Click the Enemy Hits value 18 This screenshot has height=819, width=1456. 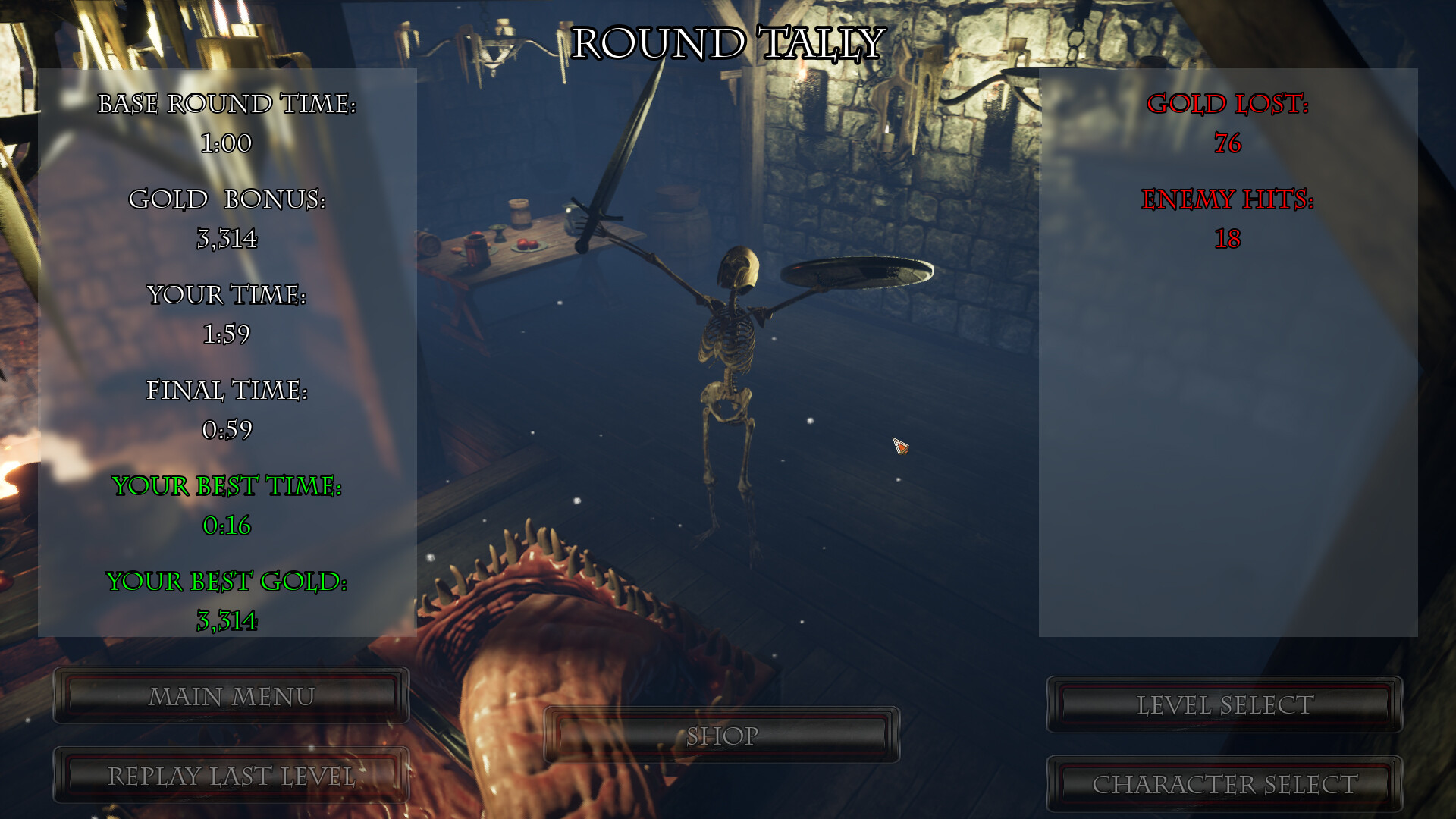pos(1228,240)
